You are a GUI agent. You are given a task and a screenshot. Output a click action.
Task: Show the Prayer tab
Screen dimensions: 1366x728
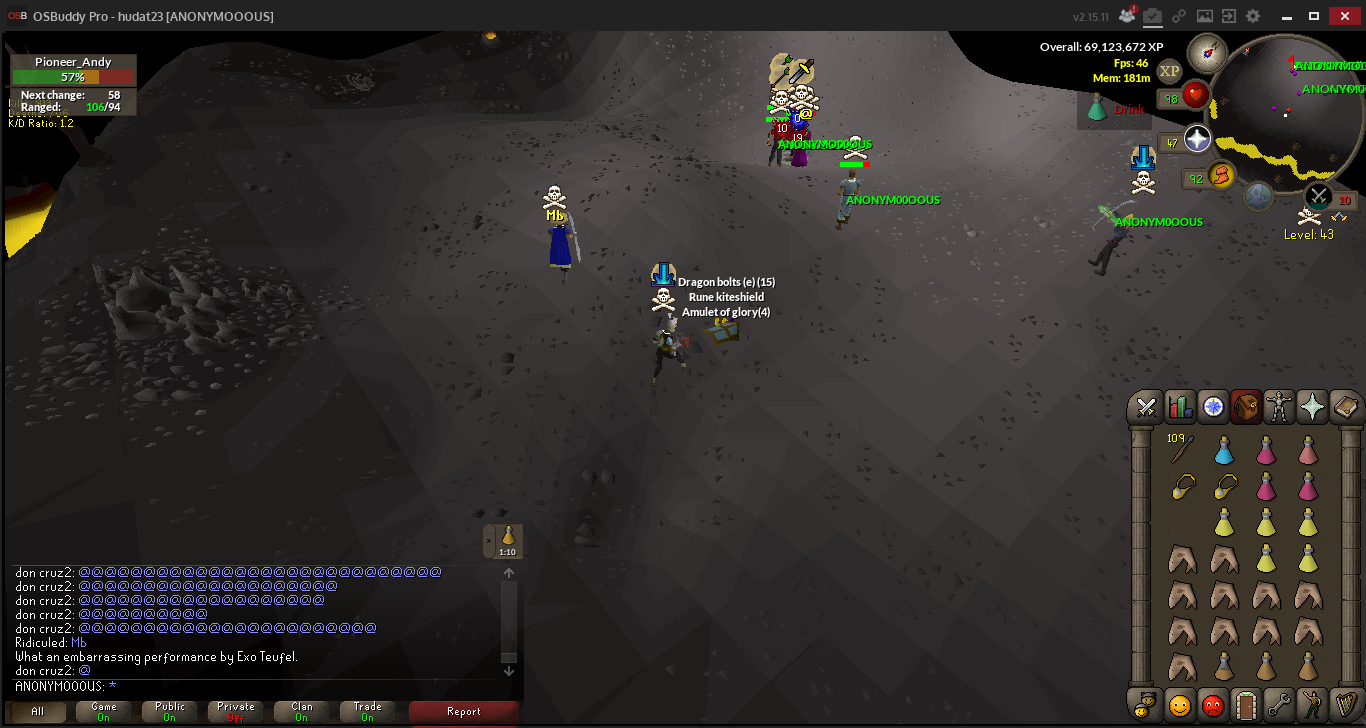coord(1312,407)
